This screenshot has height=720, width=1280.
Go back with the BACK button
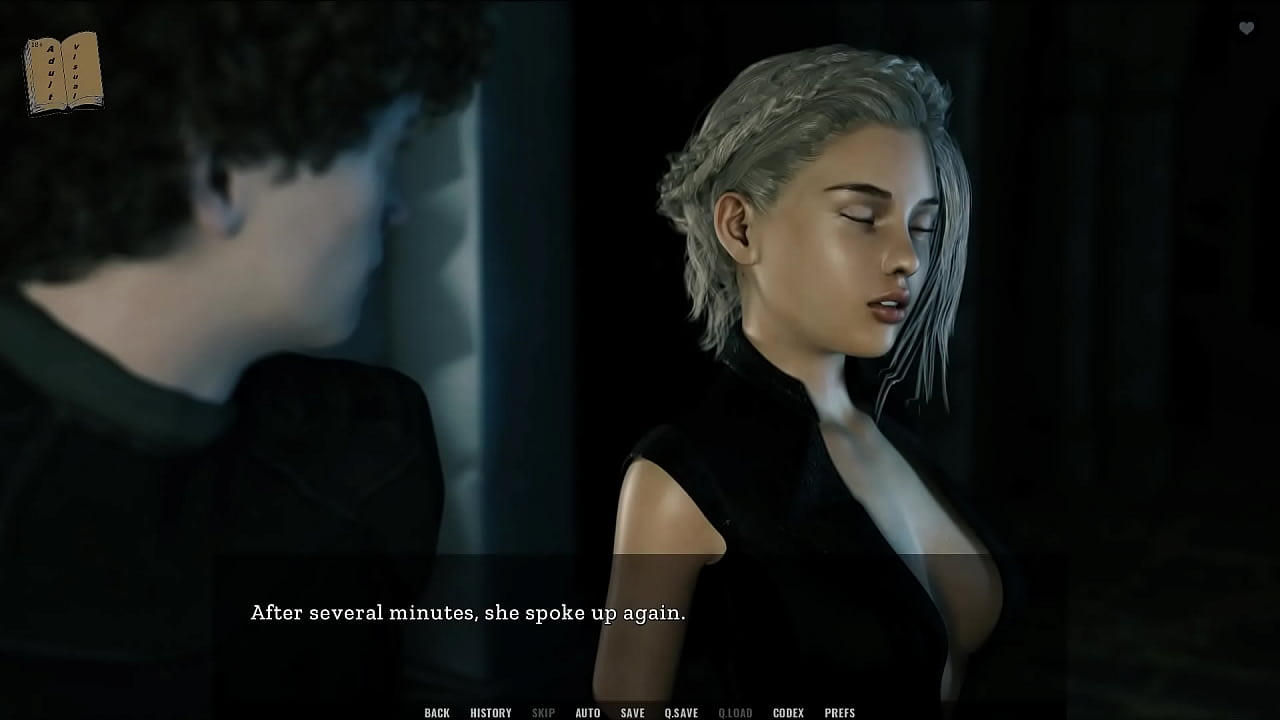pos(437,712)
